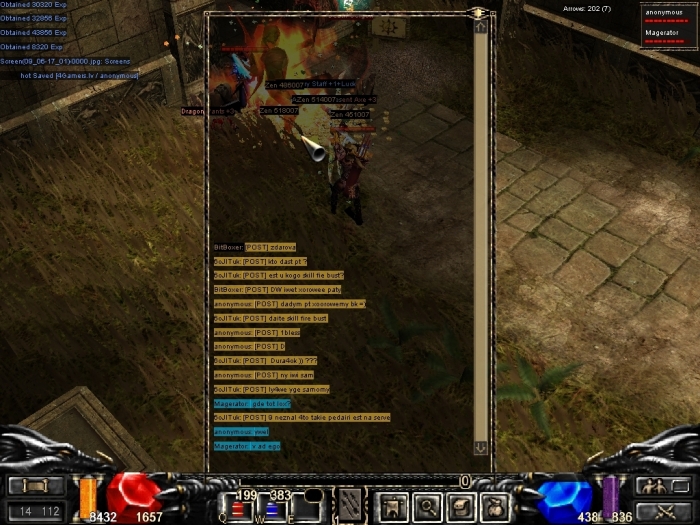Viewport: 700px width, 525px height.
Task: Click Magerator's "gde hot bot?" chat line
Action: click(x=252, y=403)
